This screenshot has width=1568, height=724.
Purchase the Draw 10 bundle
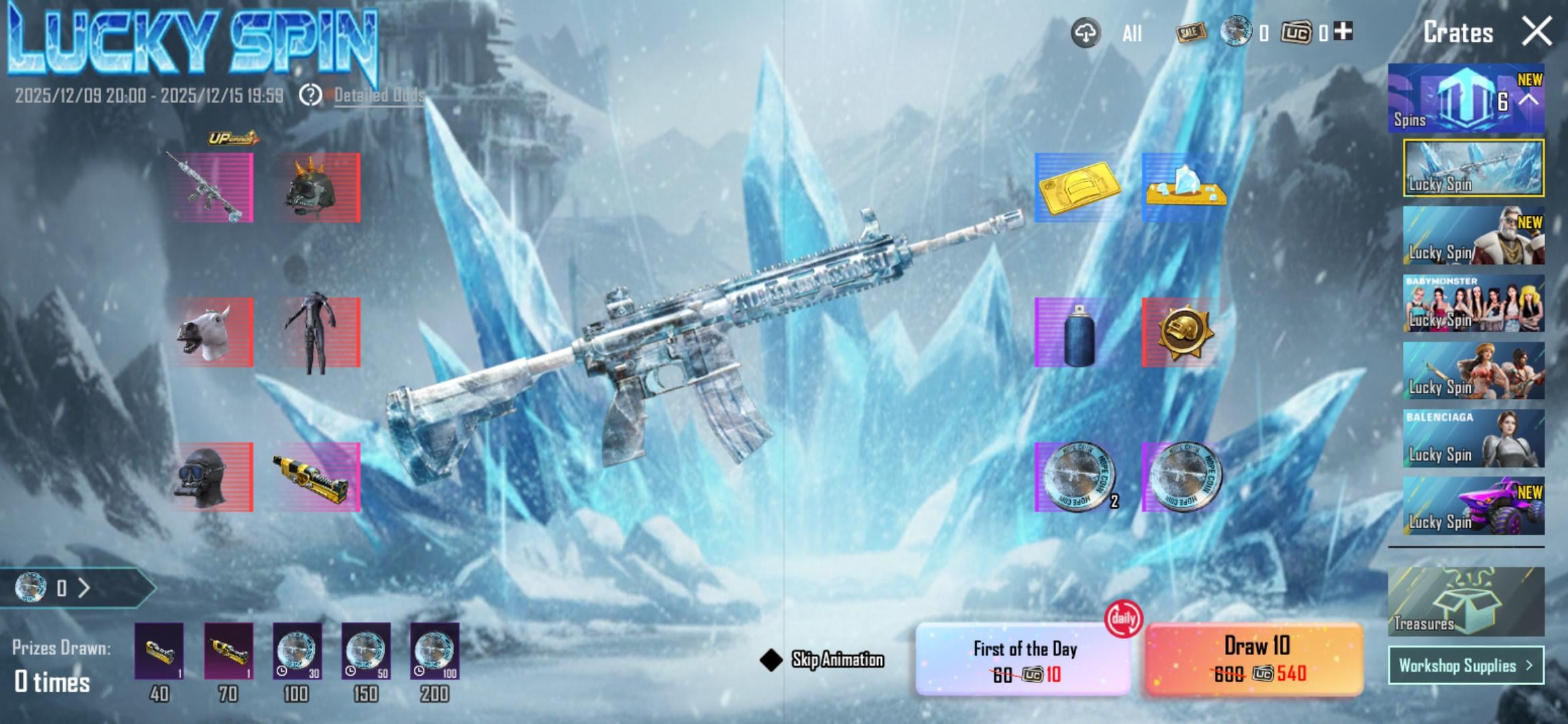coord(1254,659)
